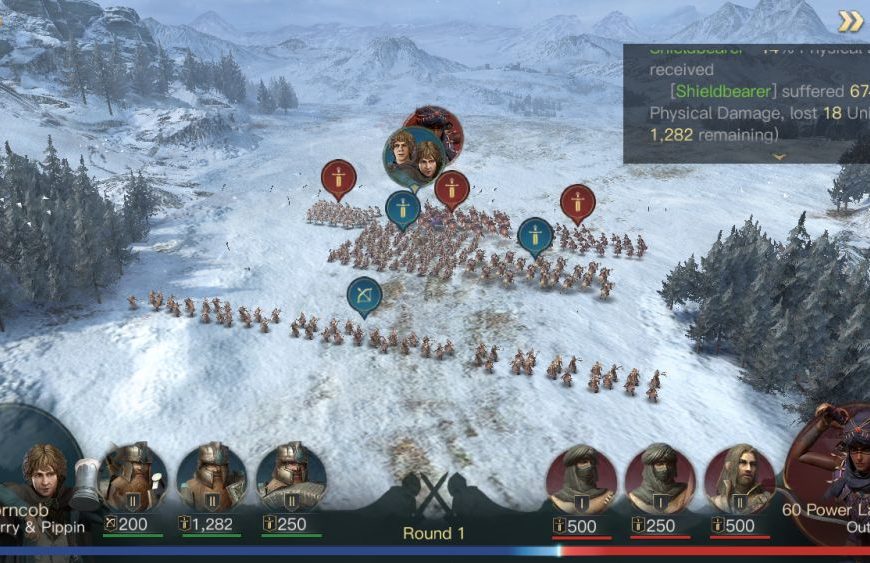Expand the battle log with the down arrow

pos(778,156)
